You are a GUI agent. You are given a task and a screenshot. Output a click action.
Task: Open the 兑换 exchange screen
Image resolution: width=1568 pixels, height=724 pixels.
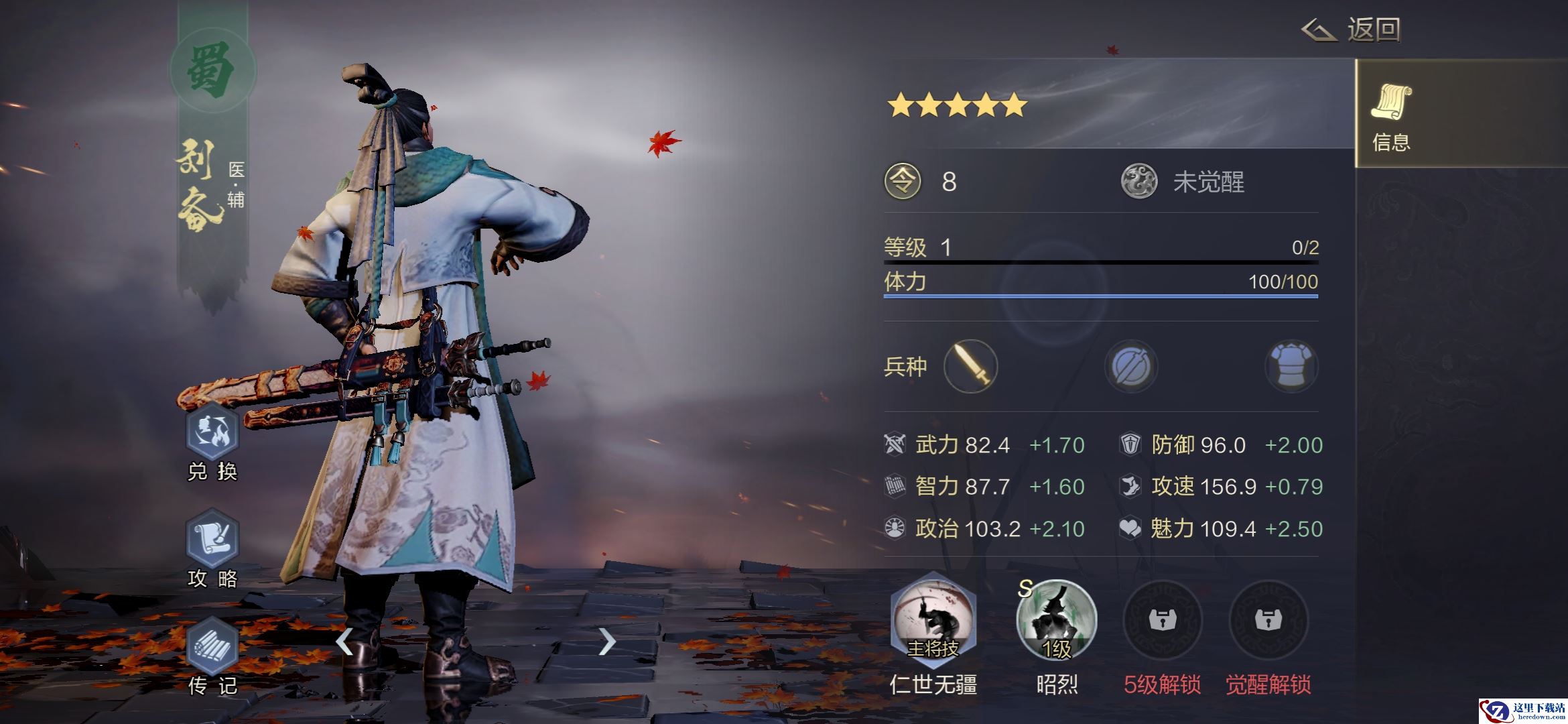212,432
